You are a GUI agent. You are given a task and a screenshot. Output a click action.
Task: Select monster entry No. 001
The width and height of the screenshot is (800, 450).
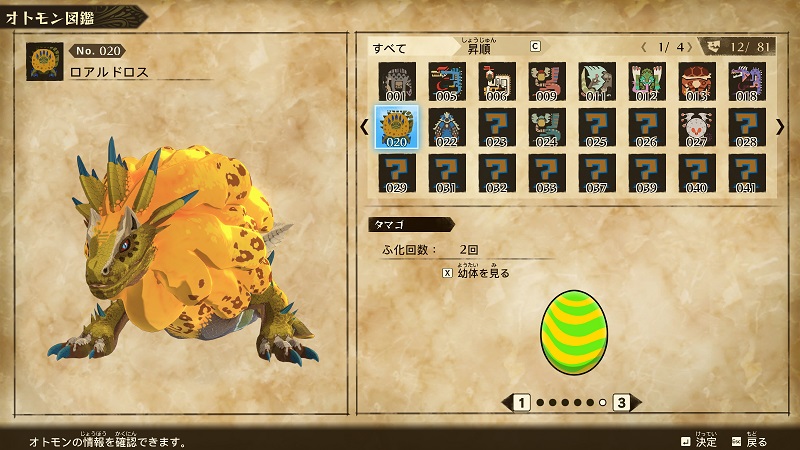397,81
